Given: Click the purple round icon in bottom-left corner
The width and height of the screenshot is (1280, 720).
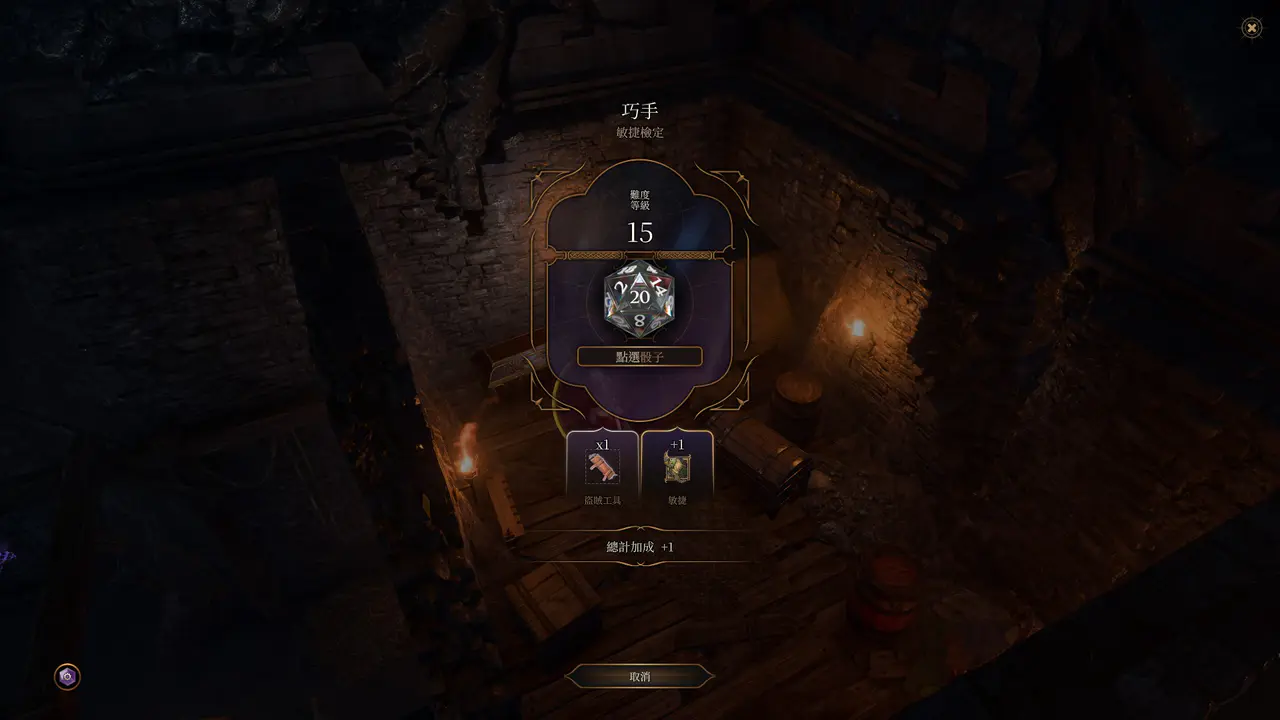Looking at the screenshot, I should [67, 677].
